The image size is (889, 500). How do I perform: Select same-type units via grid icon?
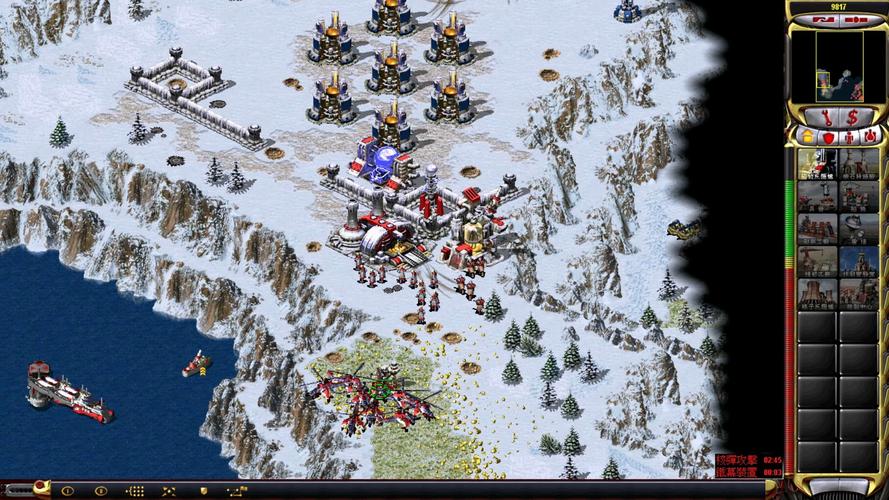135,491
